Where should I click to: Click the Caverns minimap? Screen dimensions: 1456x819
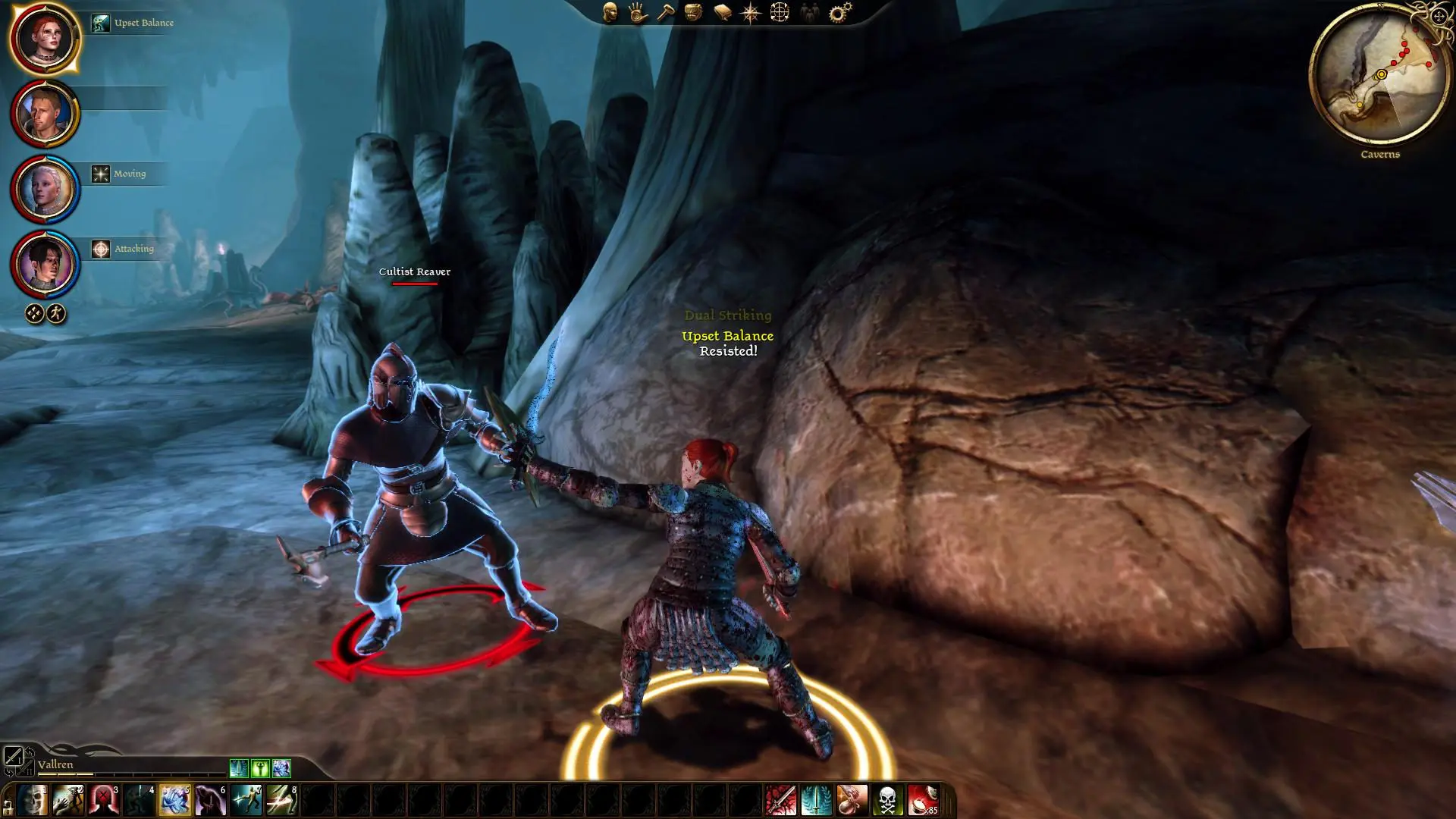click(1379, 76)
